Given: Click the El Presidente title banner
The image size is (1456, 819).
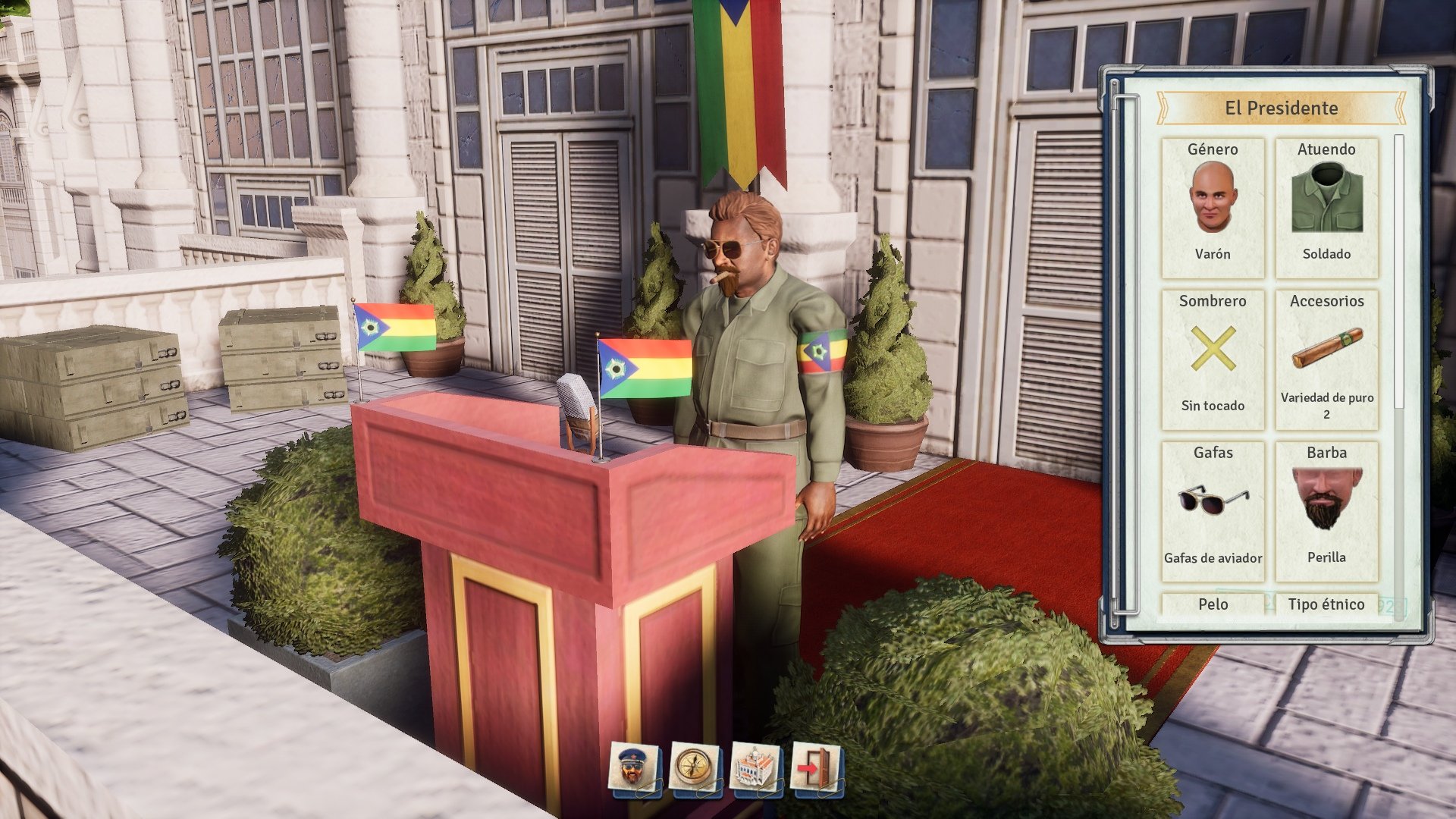Looking at the screenshot, I should click(x=1280, y=108).
